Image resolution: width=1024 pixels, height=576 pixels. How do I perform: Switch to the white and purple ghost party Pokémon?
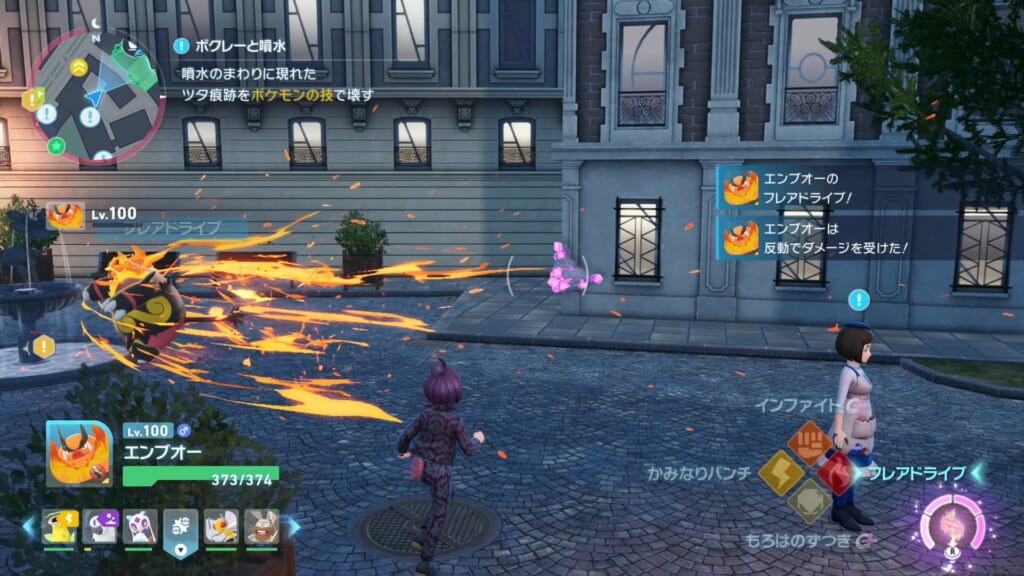(x=140, y=526)
